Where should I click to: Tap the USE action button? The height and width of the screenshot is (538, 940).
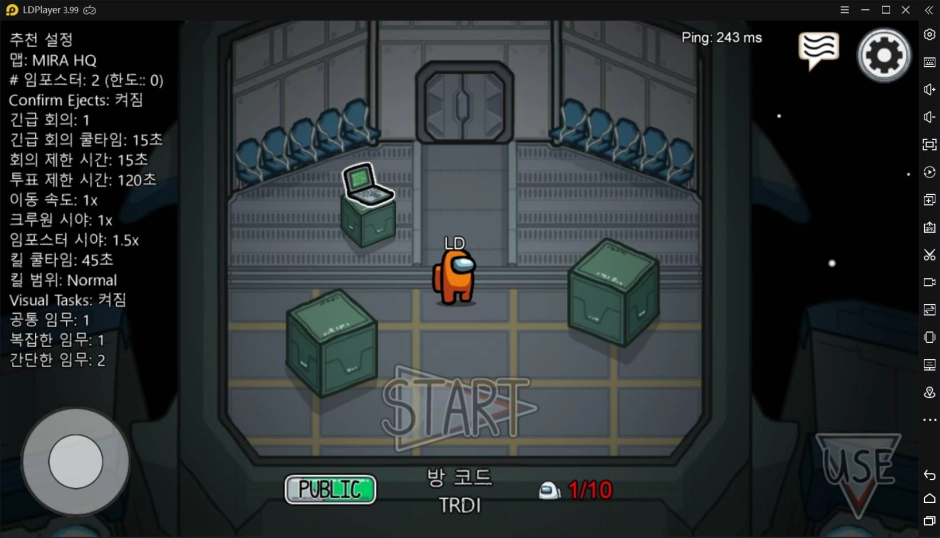coord(858,468)
